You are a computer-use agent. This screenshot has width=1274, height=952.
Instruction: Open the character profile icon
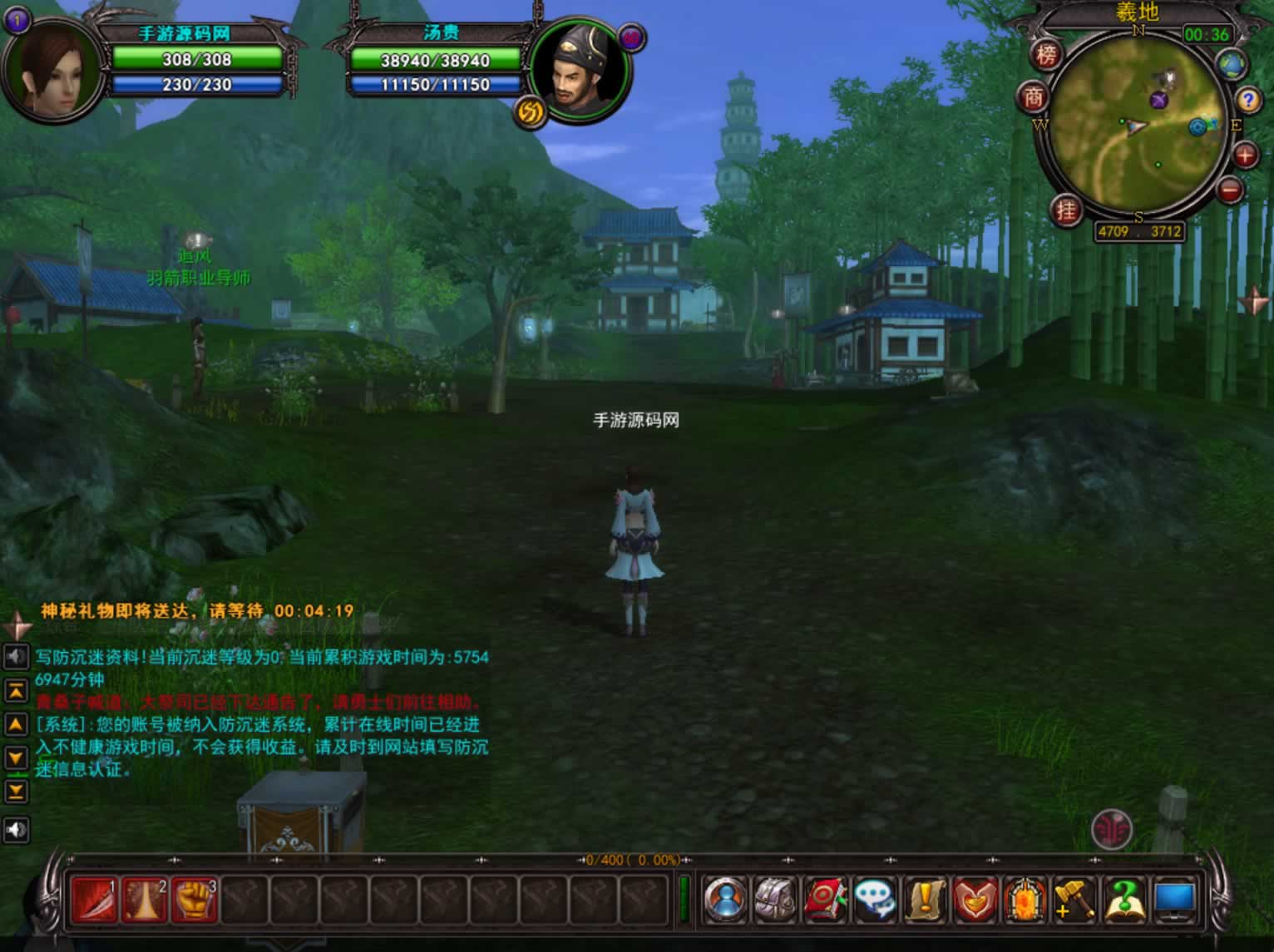point(725,900)
